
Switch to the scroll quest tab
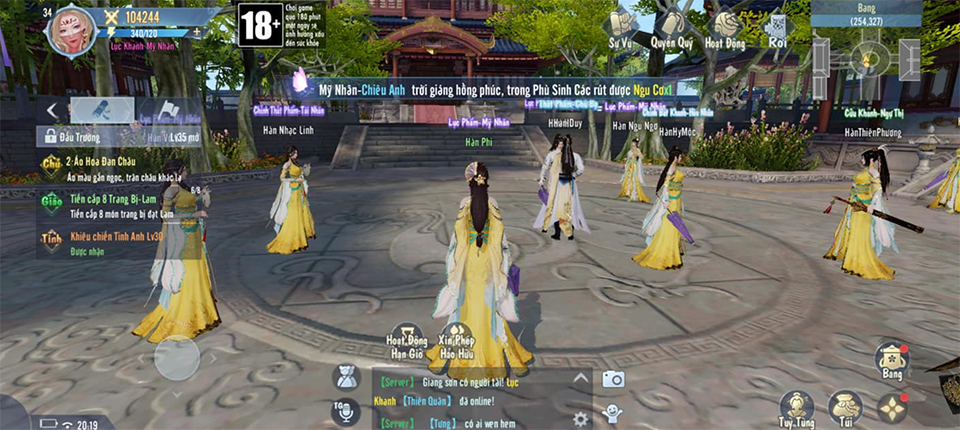pos(101,109)
